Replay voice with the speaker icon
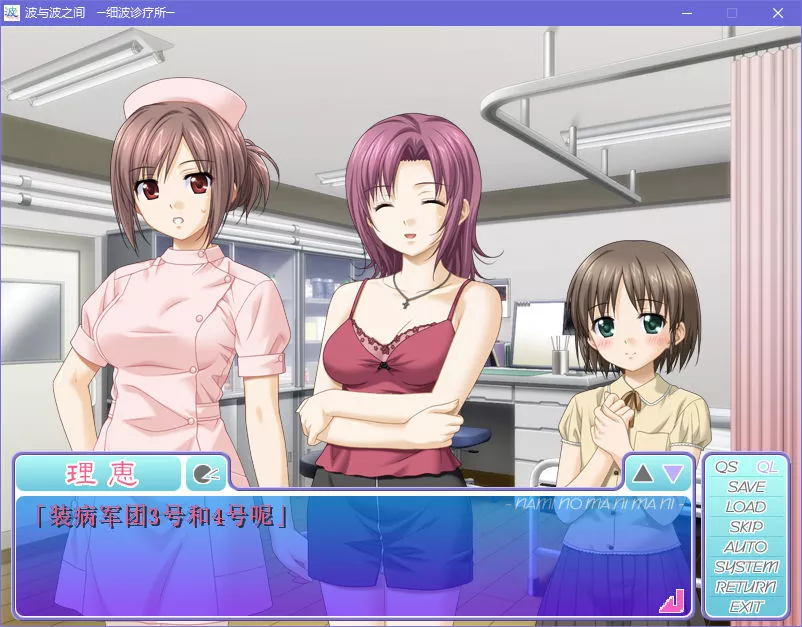This screenshot has width=802, height=627. [x=205, y=473]
